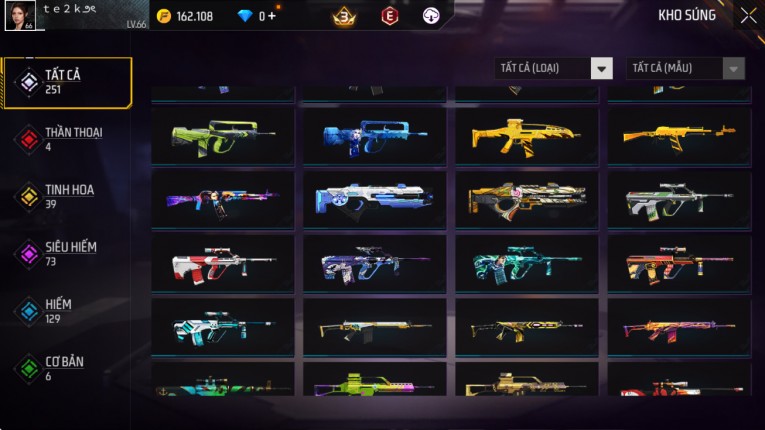Open the Tất Cả (Loại) type dropdown

(x=553, y=68)
